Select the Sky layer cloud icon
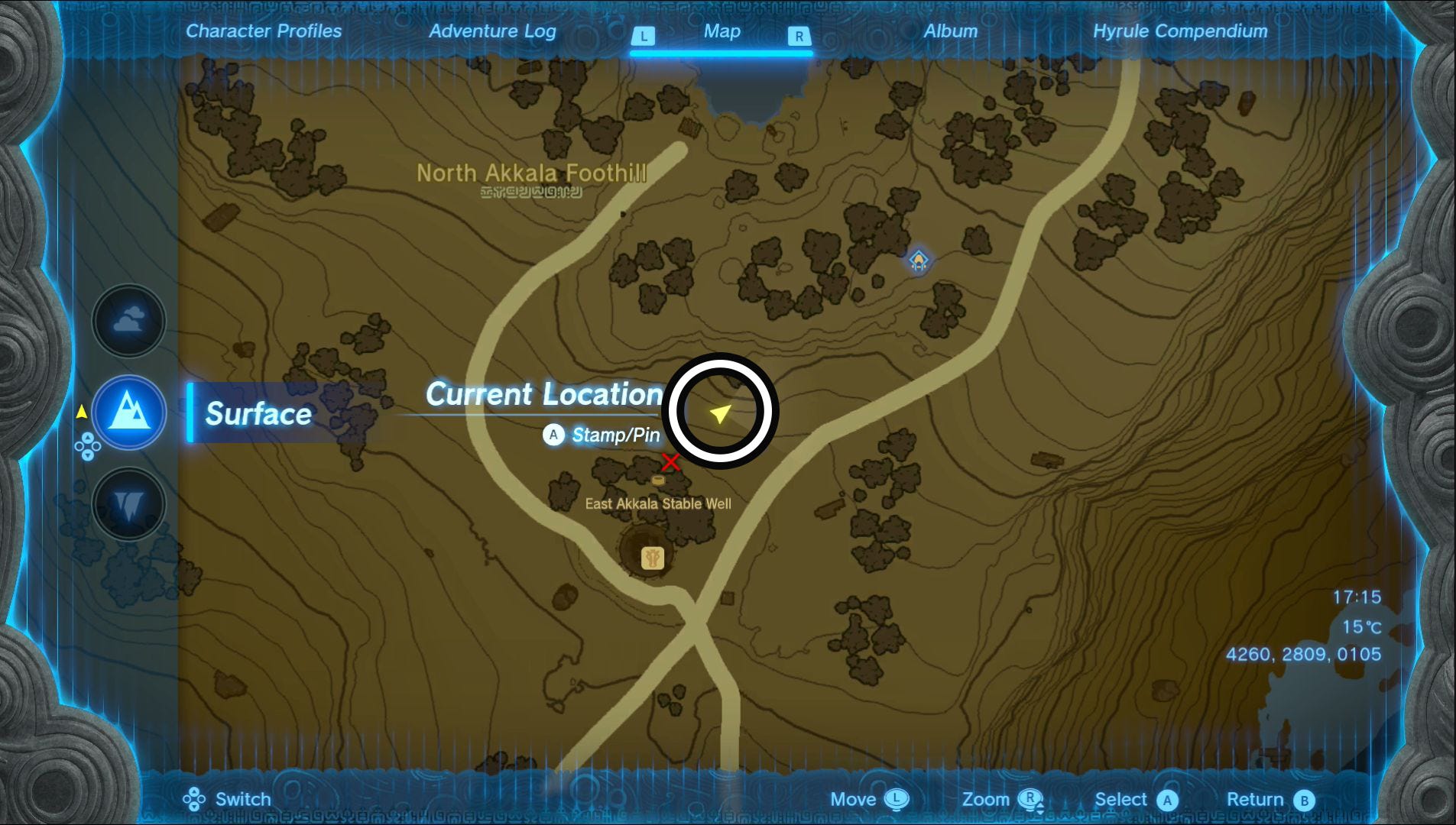The image size is (1456, 825). click(x=128, y=319)
